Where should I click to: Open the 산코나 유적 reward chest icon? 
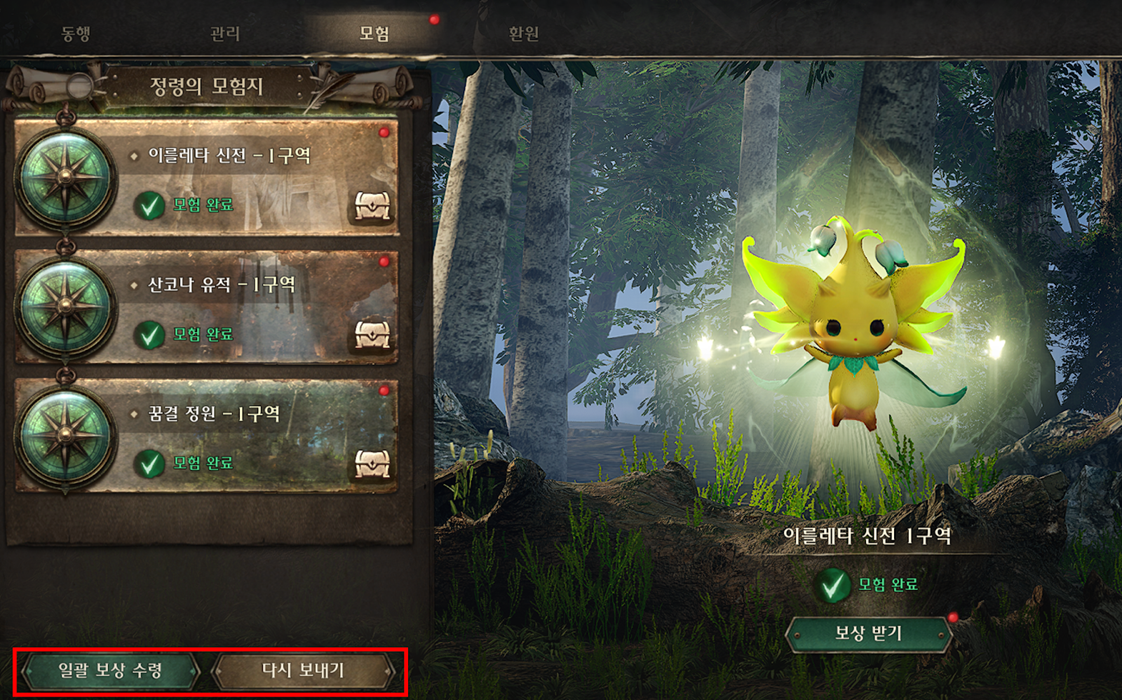370,336
